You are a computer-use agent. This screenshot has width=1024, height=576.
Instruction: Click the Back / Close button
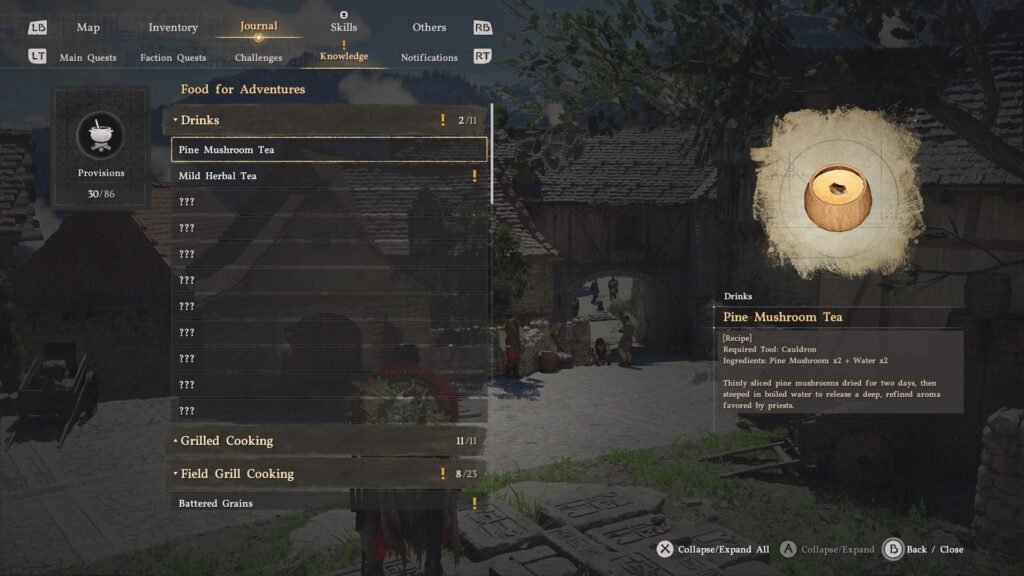click(924, 549)
